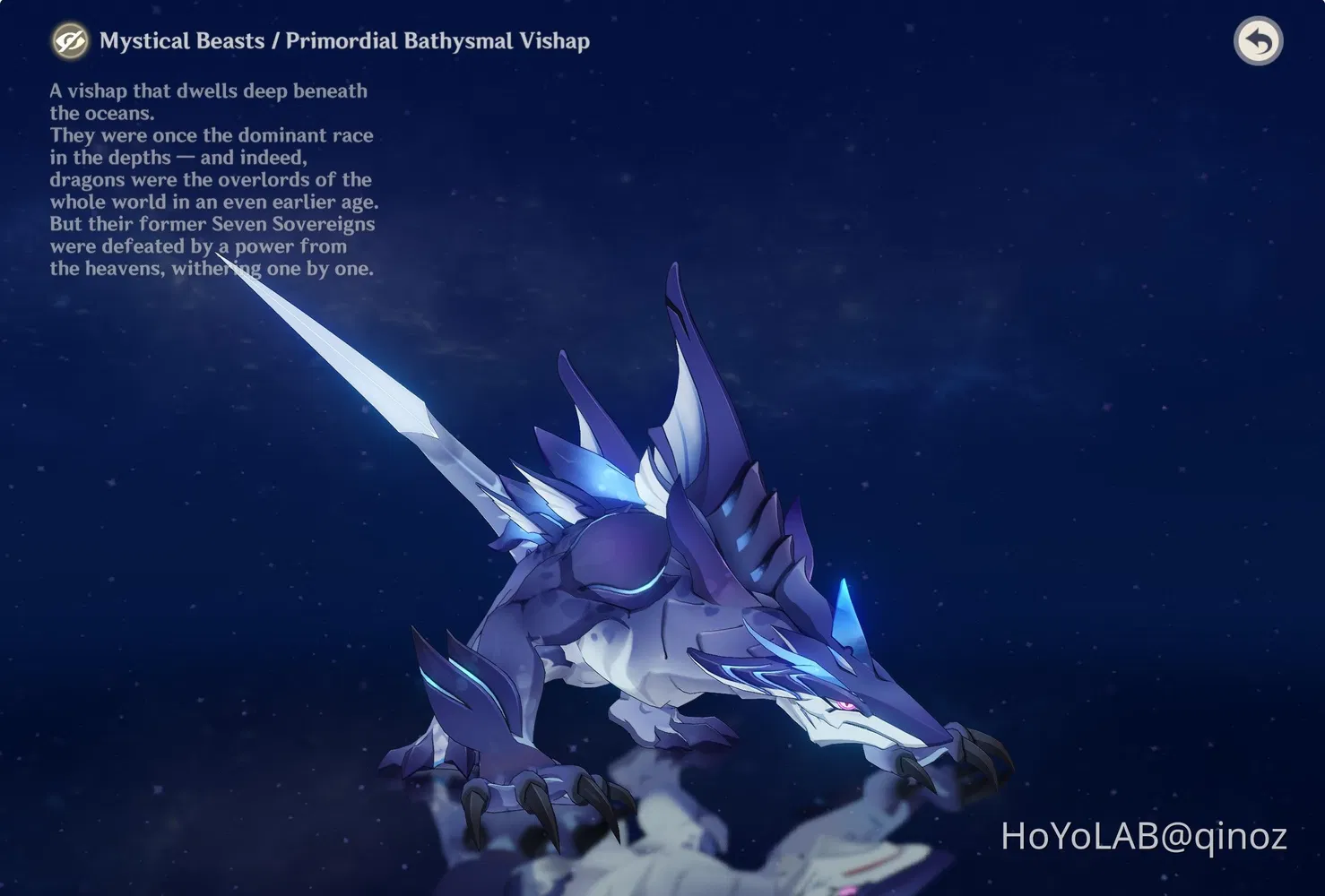Enable the description overlay by clicking its text

click(211, 179)
